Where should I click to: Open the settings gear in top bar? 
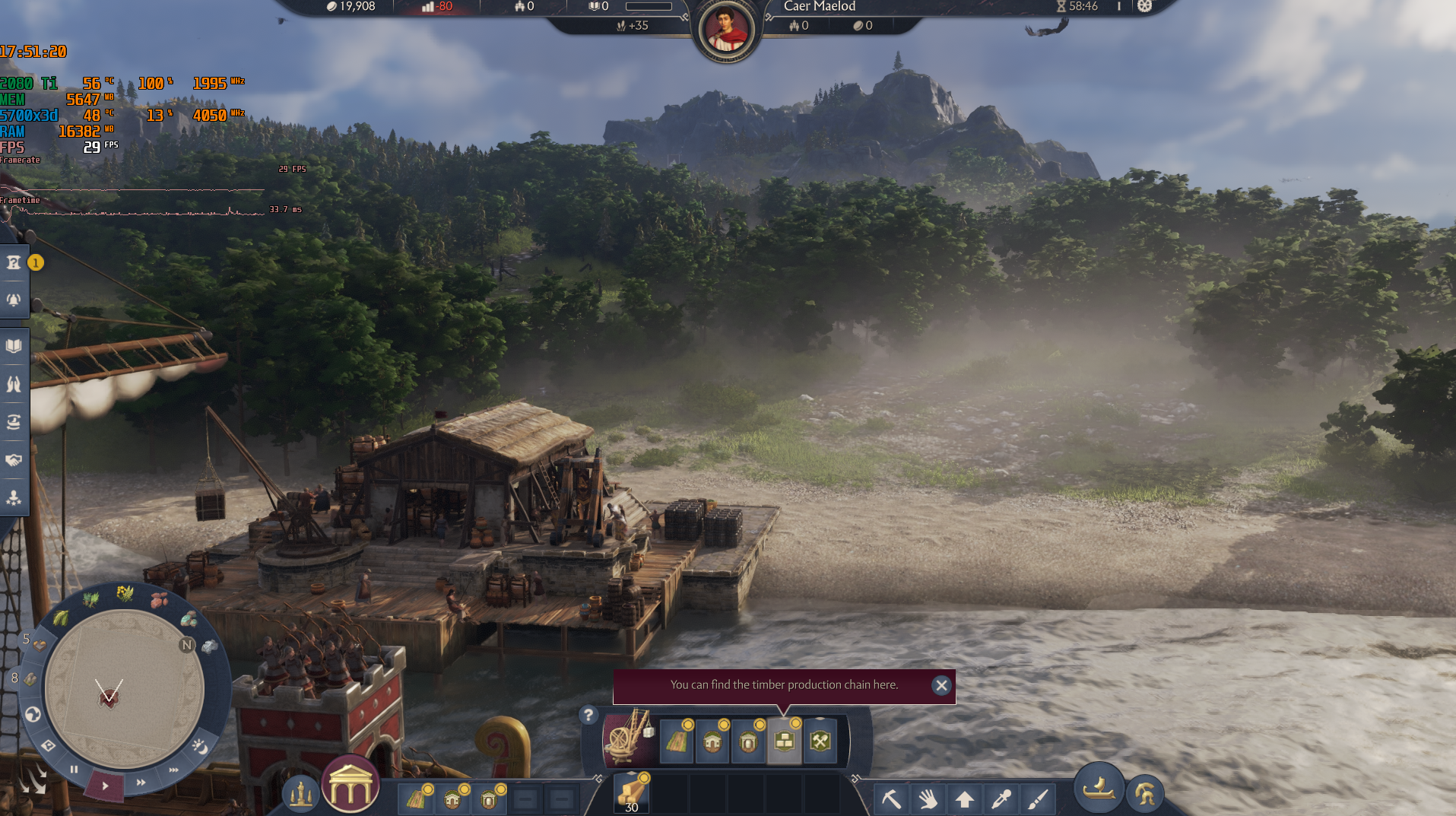point(1144,7)
